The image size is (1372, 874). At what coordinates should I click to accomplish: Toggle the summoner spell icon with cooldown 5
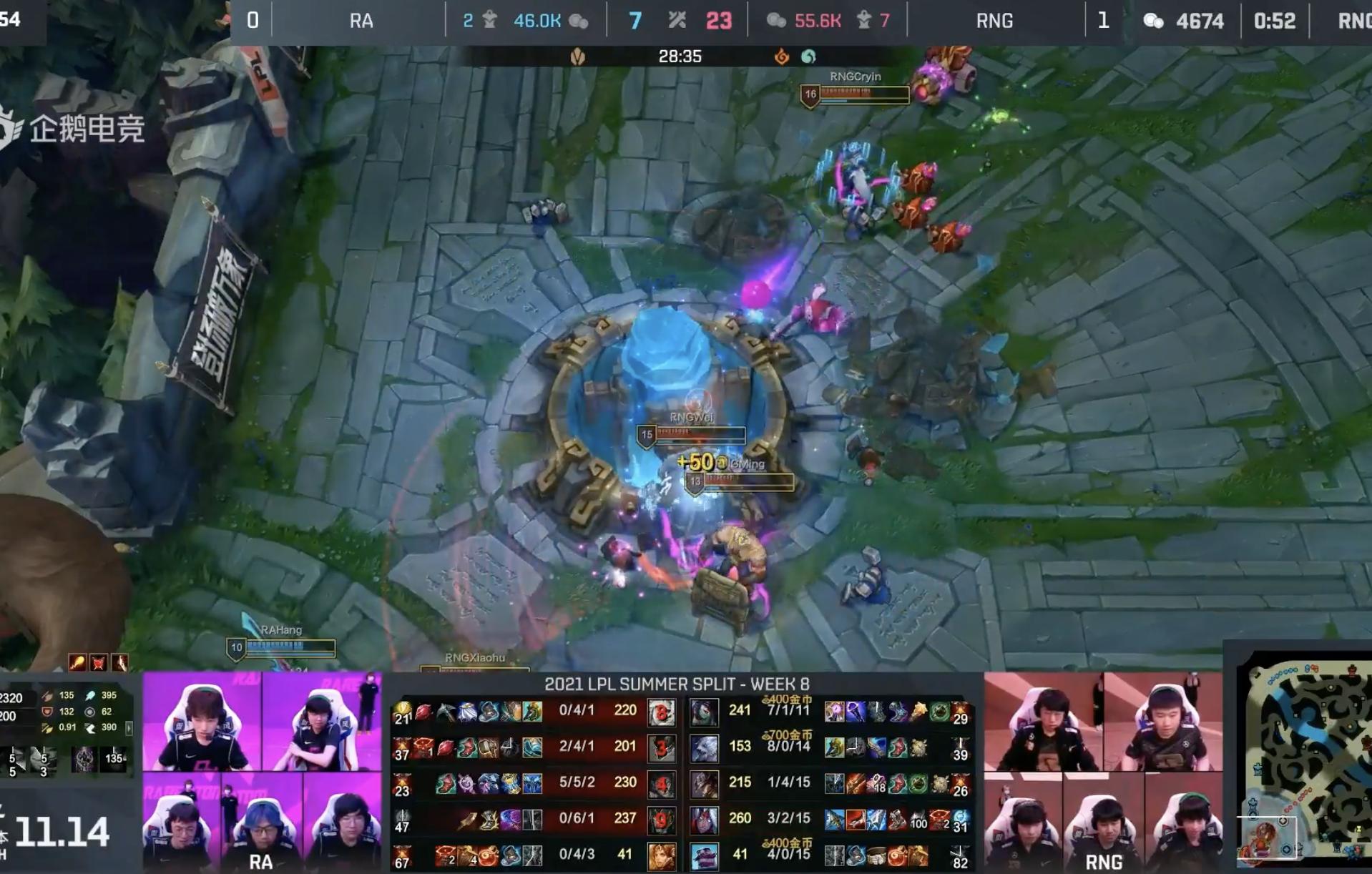[x=14, y=758]
